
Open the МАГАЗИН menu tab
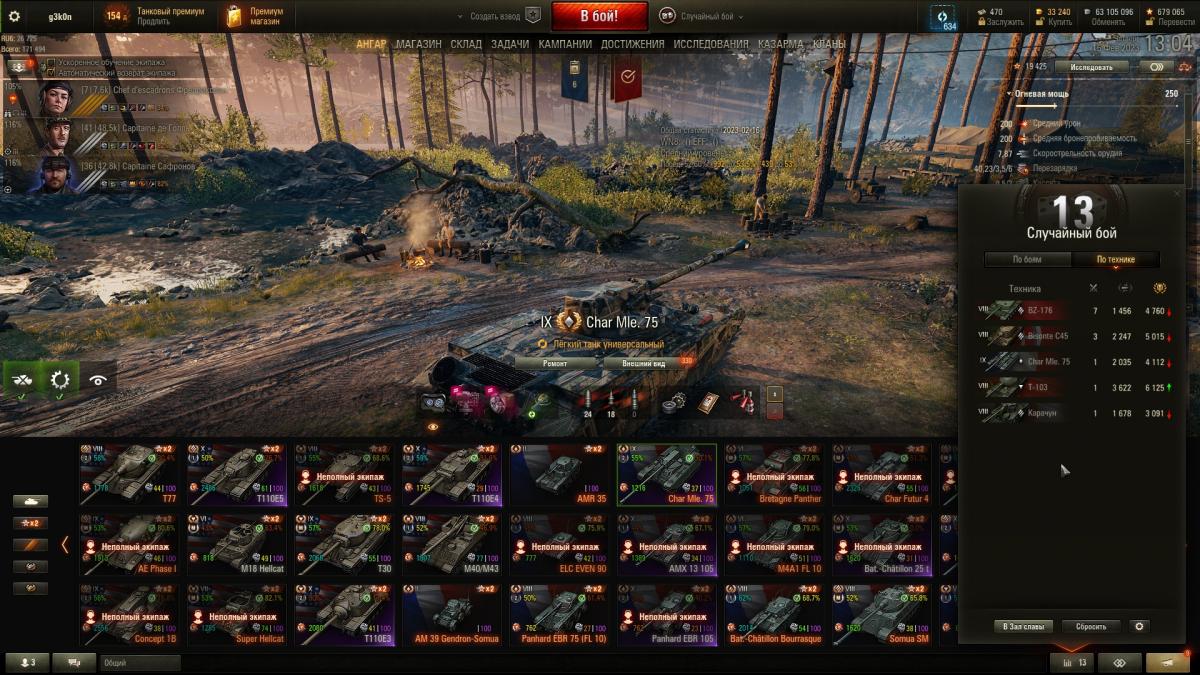(418, 44)
